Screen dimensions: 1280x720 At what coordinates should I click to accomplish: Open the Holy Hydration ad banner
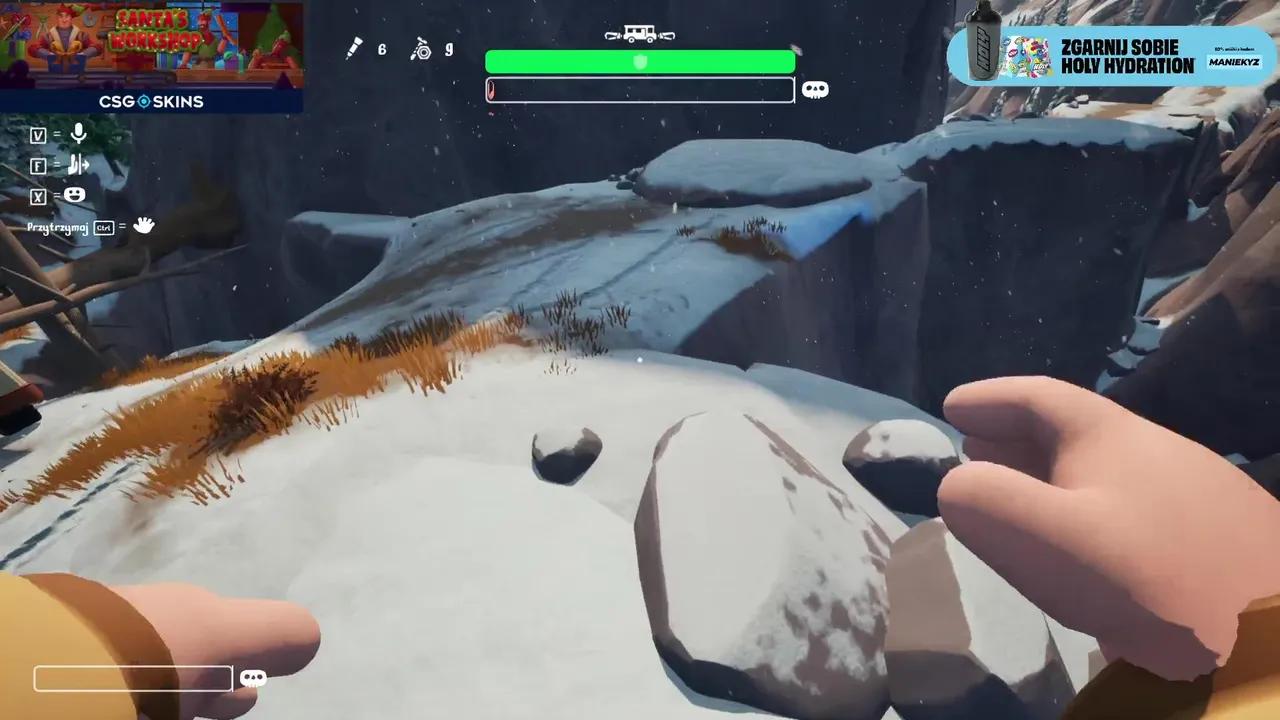click(1111, 55)
